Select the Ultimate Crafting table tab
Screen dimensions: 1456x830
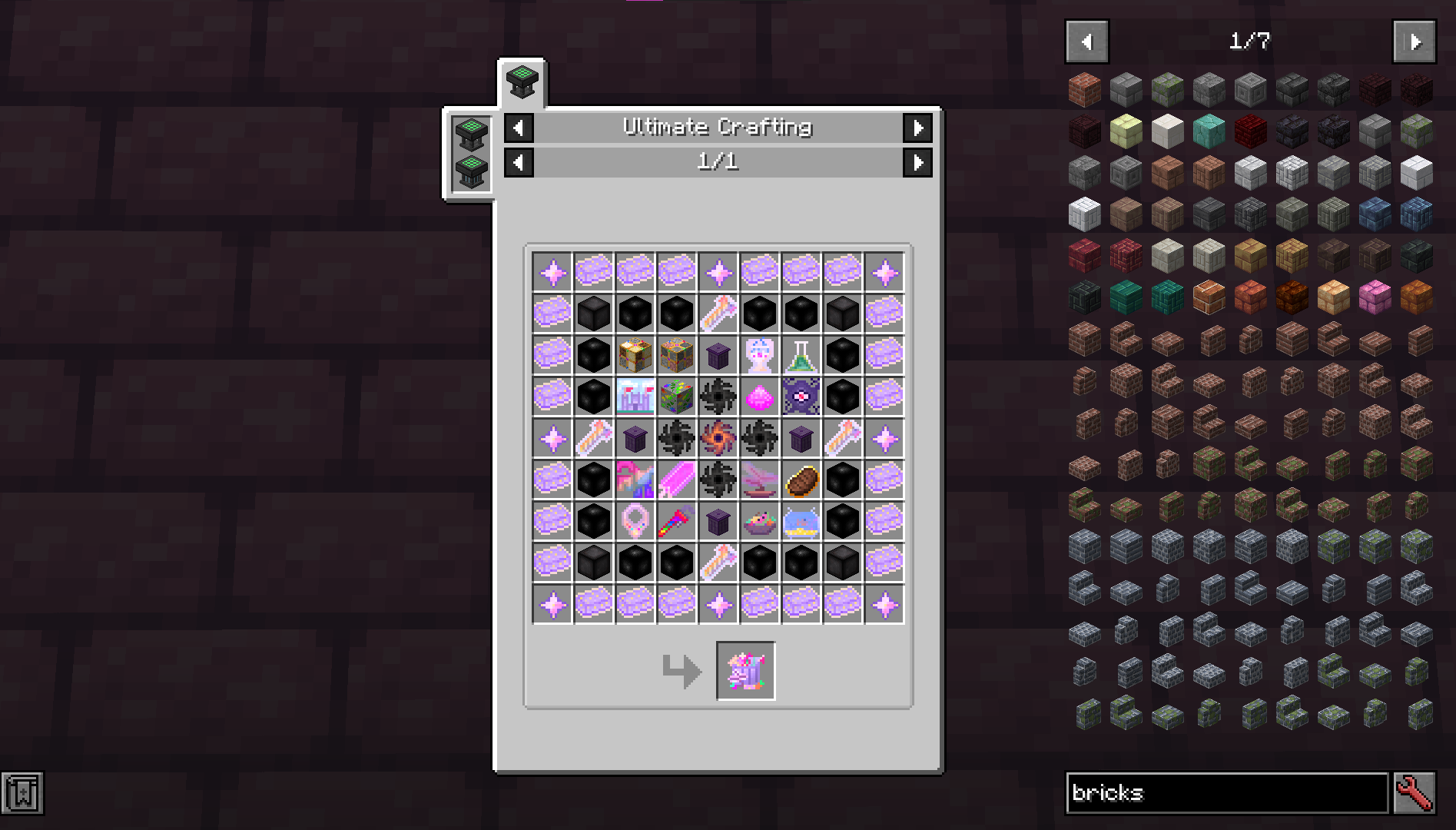point(522,82)
